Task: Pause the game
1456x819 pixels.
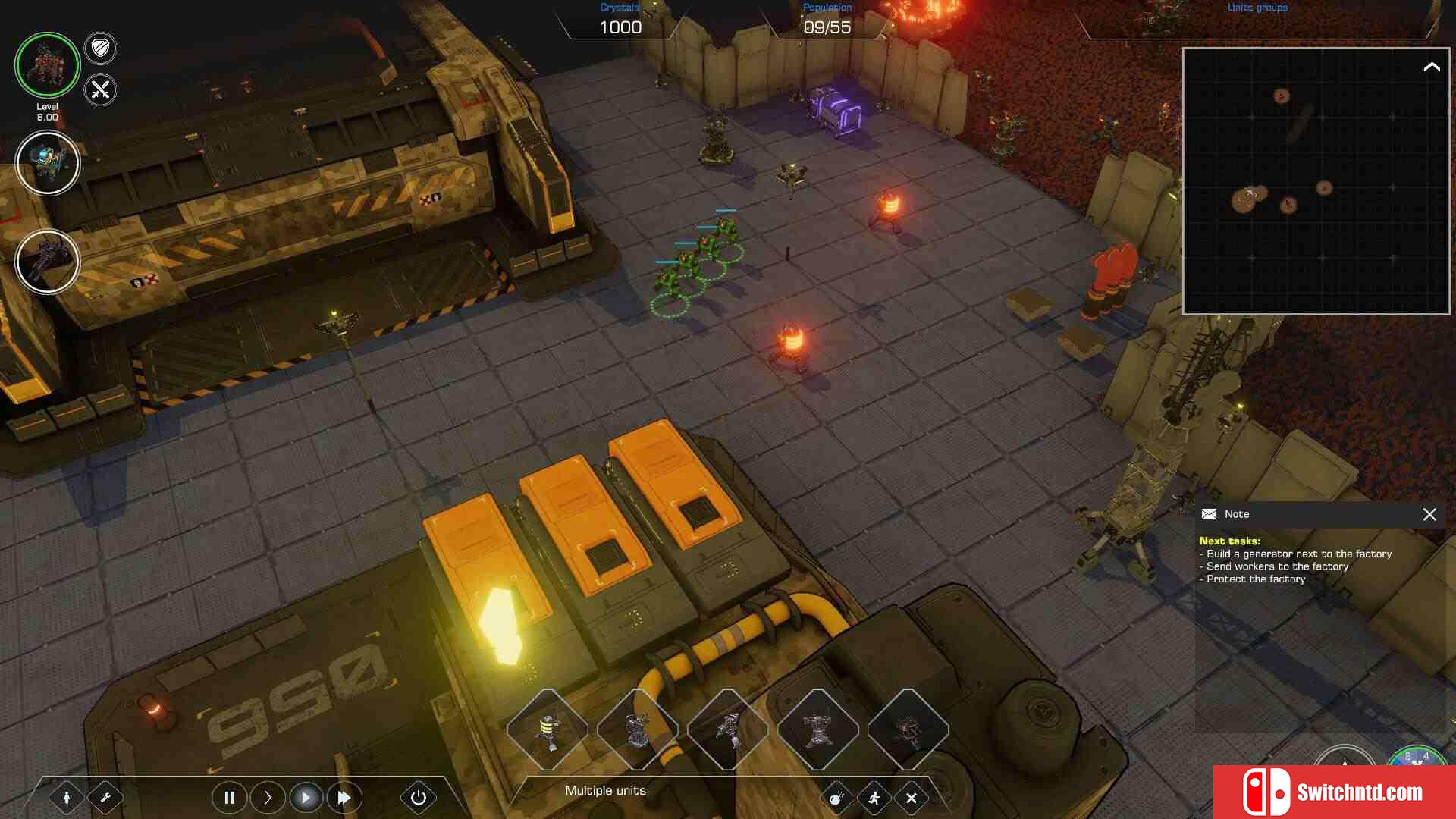Action: 229,798
